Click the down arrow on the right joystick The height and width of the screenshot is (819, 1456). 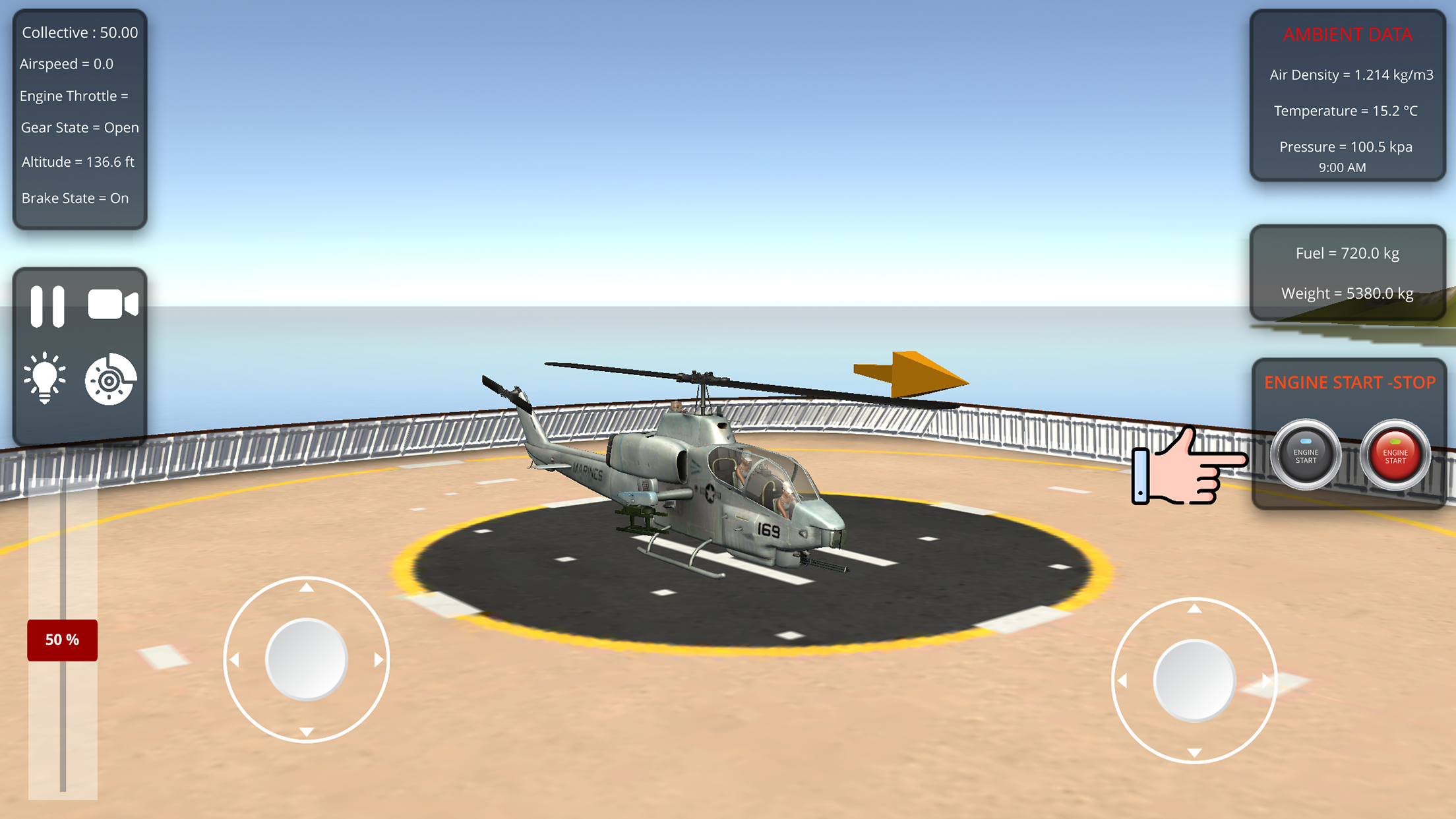click(x=1193, y=751)
